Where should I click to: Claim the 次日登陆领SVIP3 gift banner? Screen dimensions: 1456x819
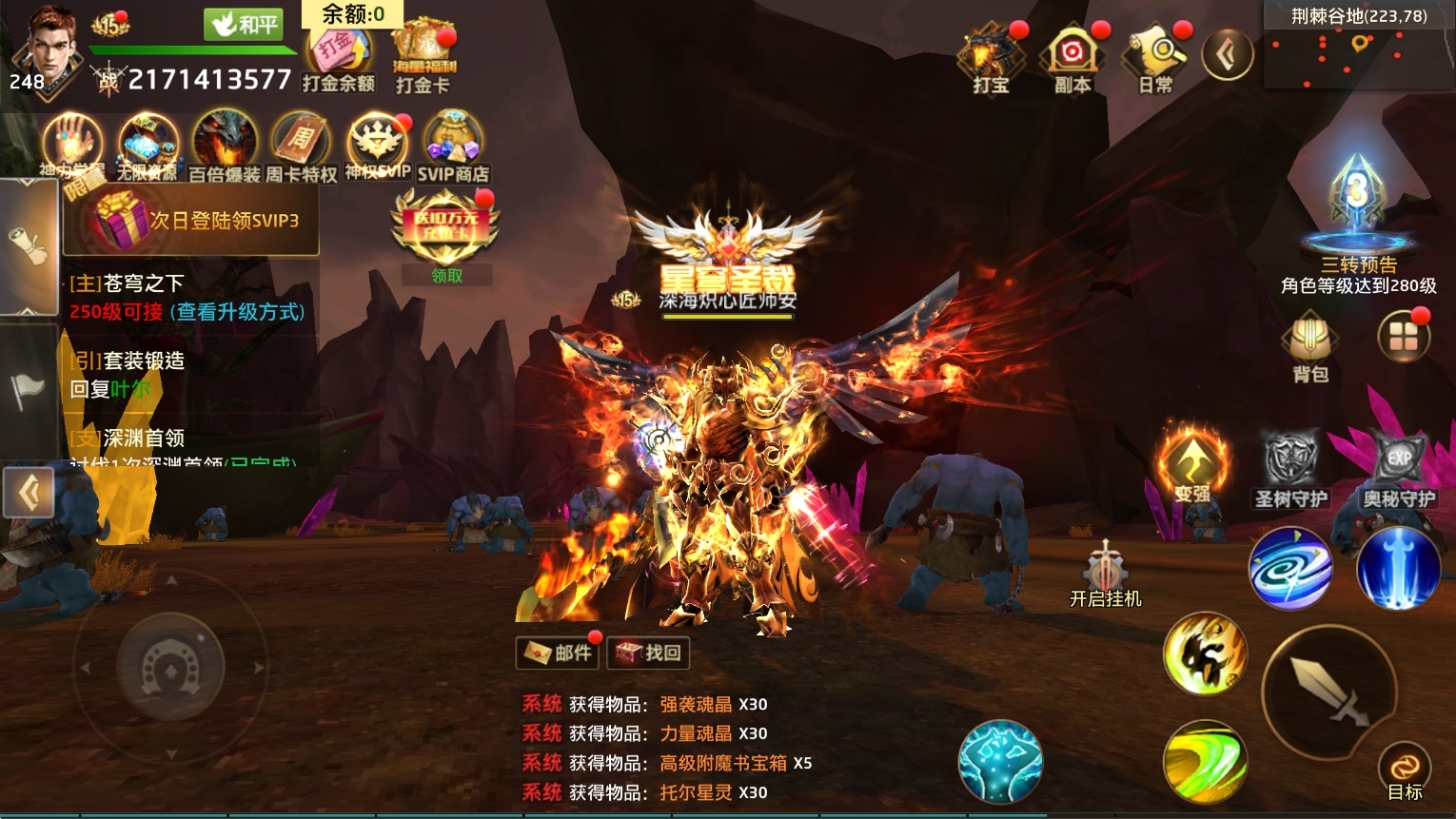(x=190, y=221)
